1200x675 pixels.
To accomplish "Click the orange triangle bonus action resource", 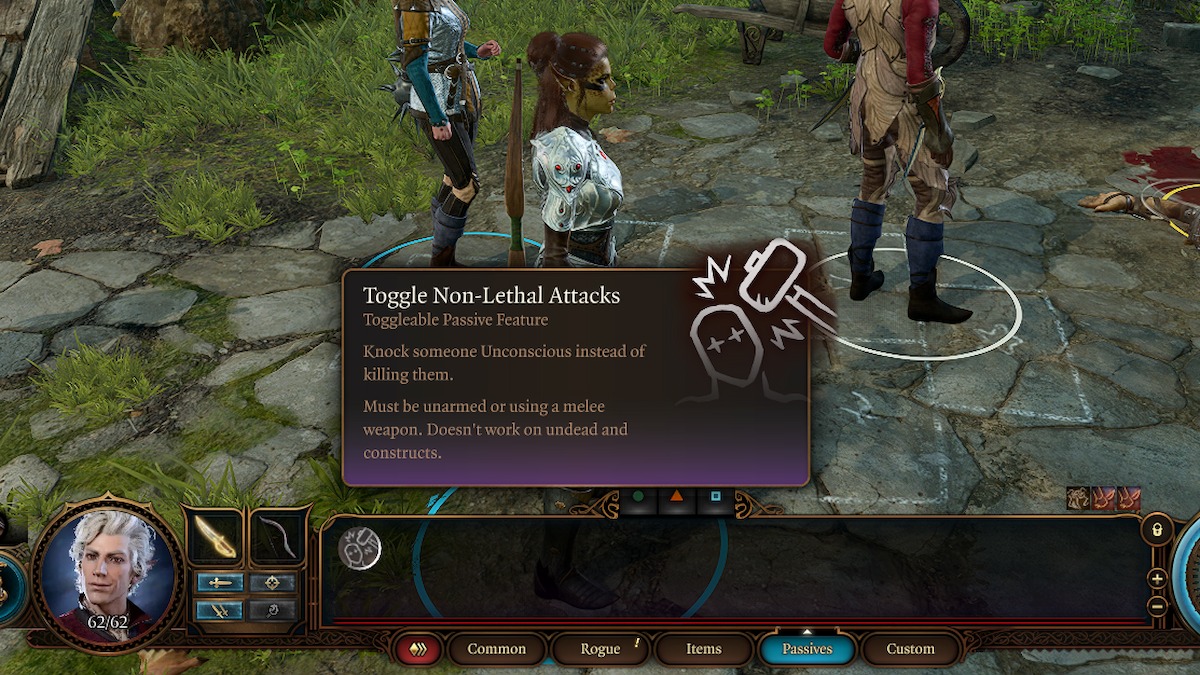I will [x=677, y=496].
